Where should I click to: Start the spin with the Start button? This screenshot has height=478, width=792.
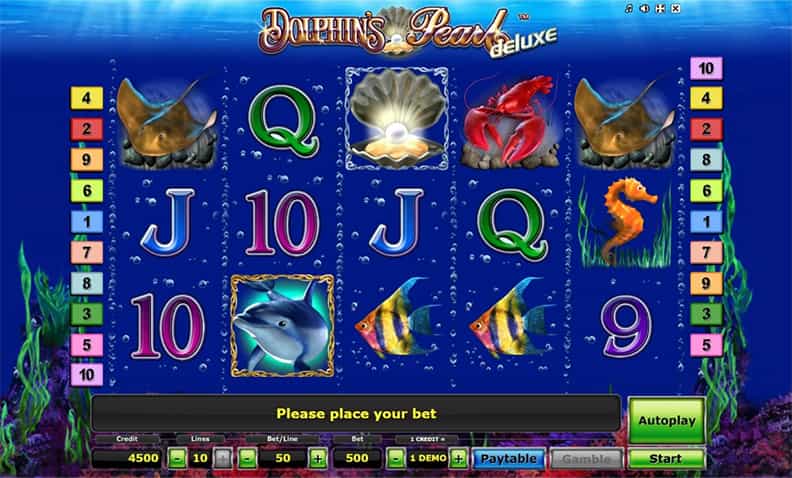[x=666, y=459]
